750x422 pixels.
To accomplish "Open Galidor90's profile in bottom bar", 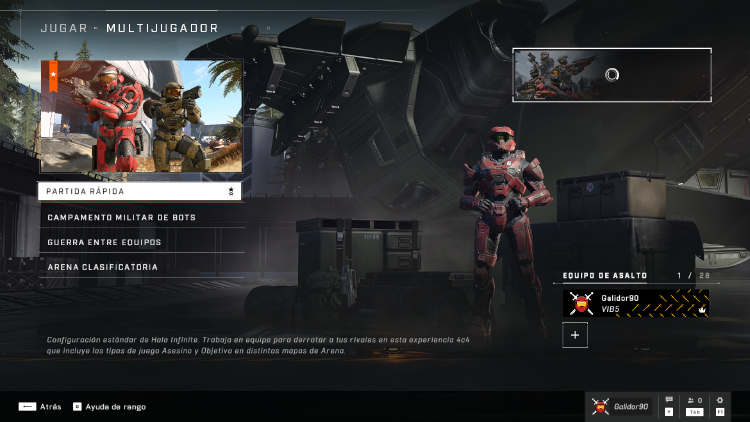I will coord(620,406).
